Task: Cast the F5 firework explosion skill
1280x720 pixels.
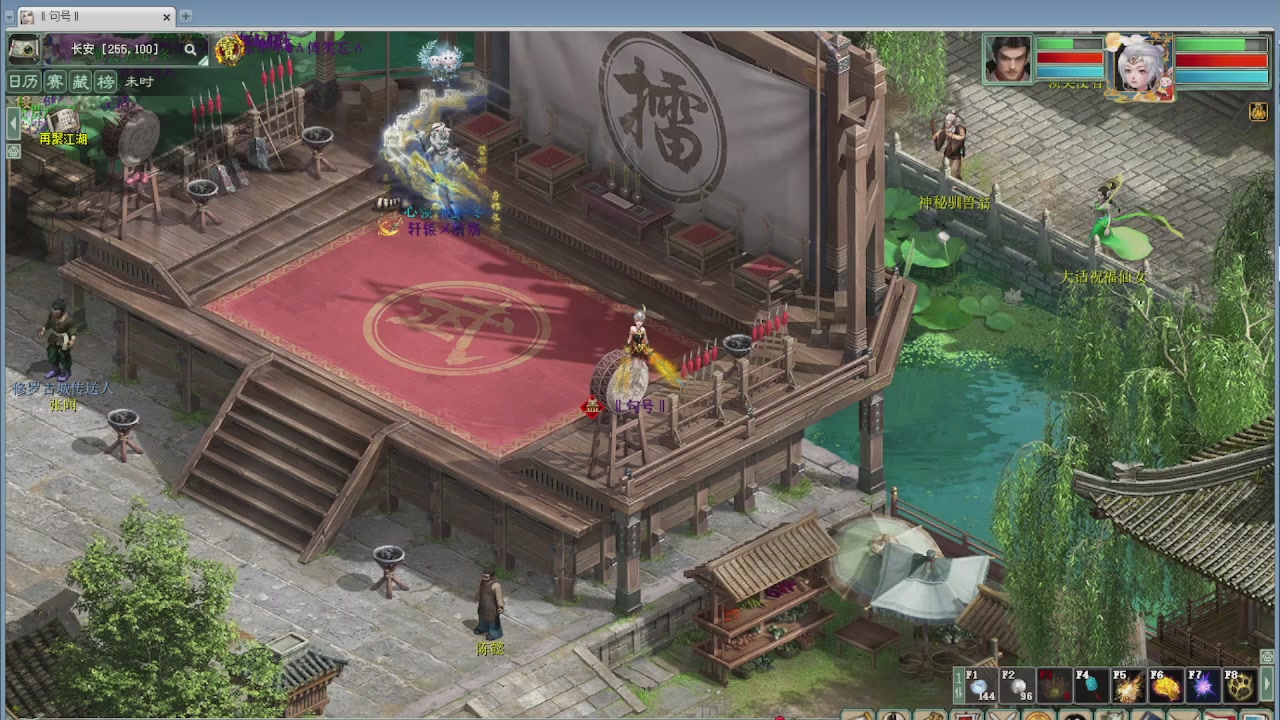Action: pos(1128,685)
